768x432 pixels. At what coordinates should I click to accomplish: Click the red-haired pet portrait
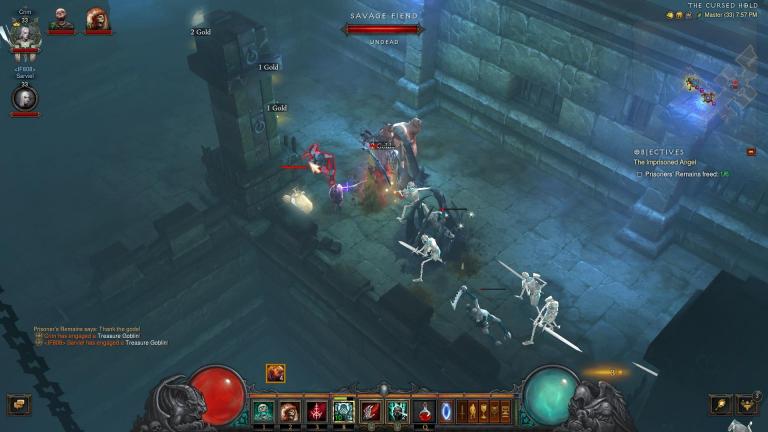97,19
